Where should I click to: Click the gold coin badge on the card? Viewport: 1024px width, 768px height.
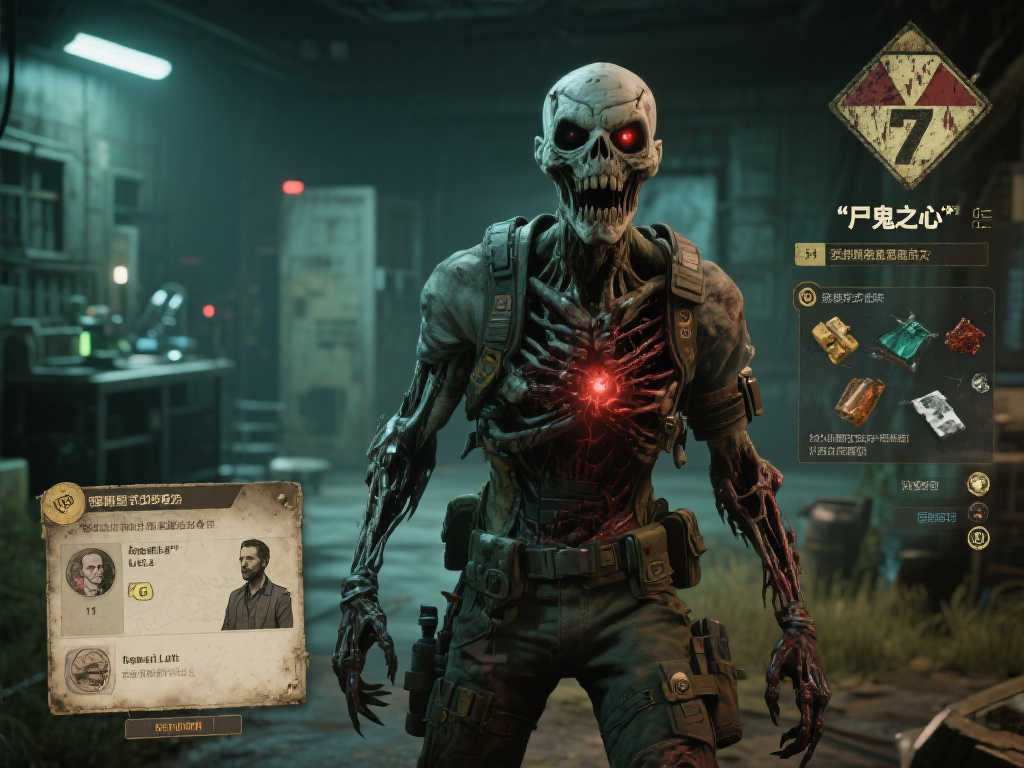click(63, 502)
